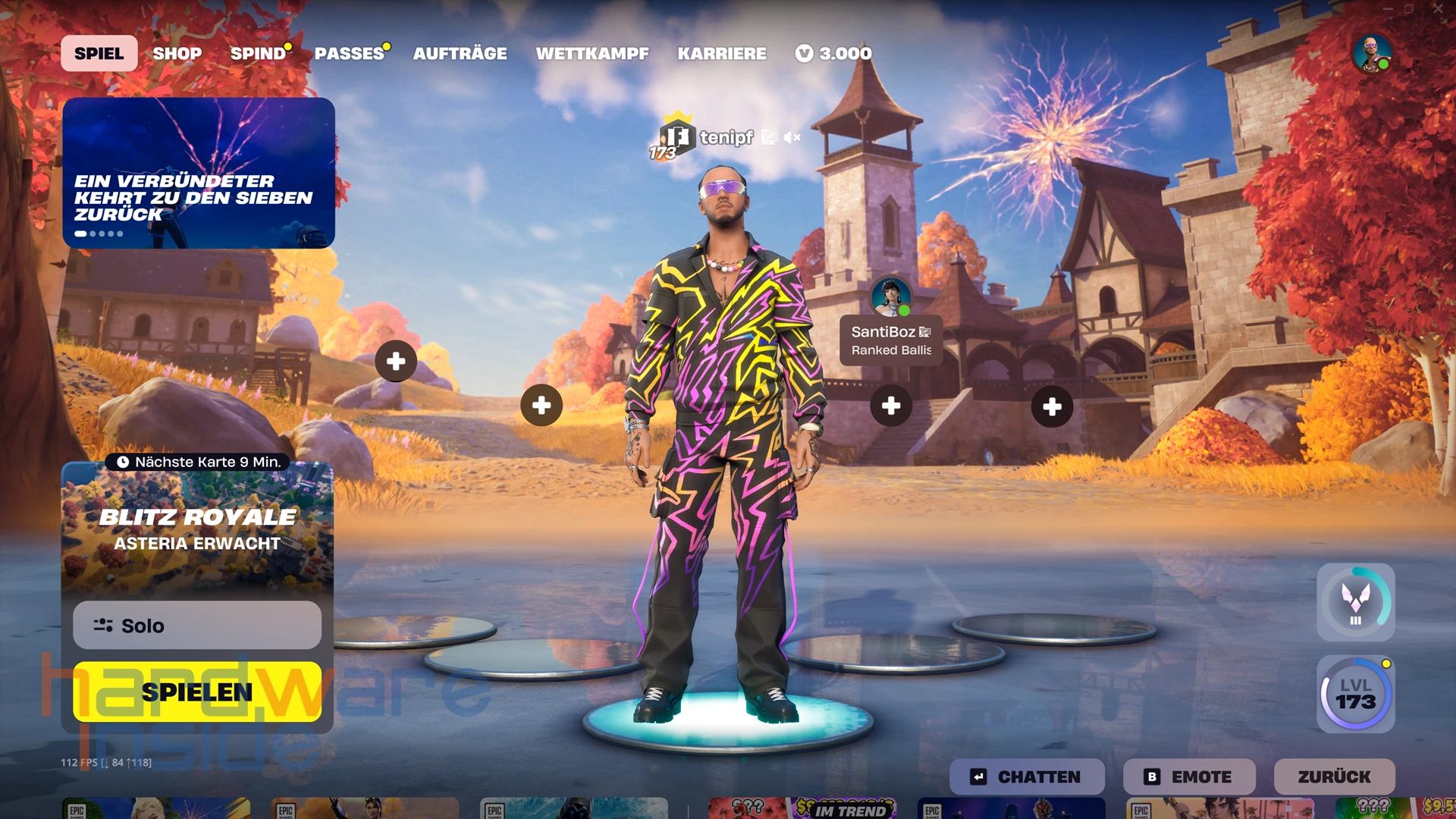Close the game window
The image size is (1456, 819).
click(1438, 9)
